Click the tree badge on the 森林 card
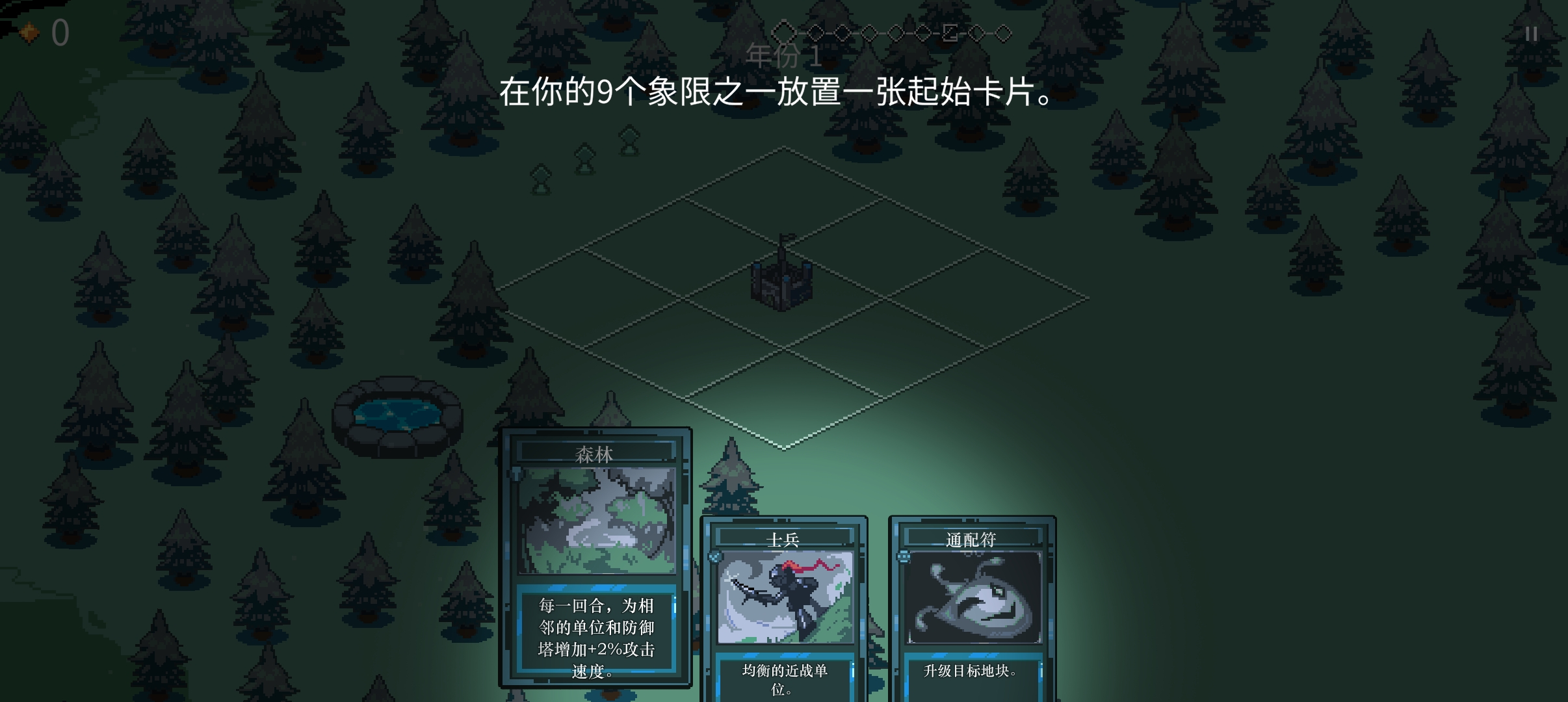The image size is (1568, 702). point(517,473)
